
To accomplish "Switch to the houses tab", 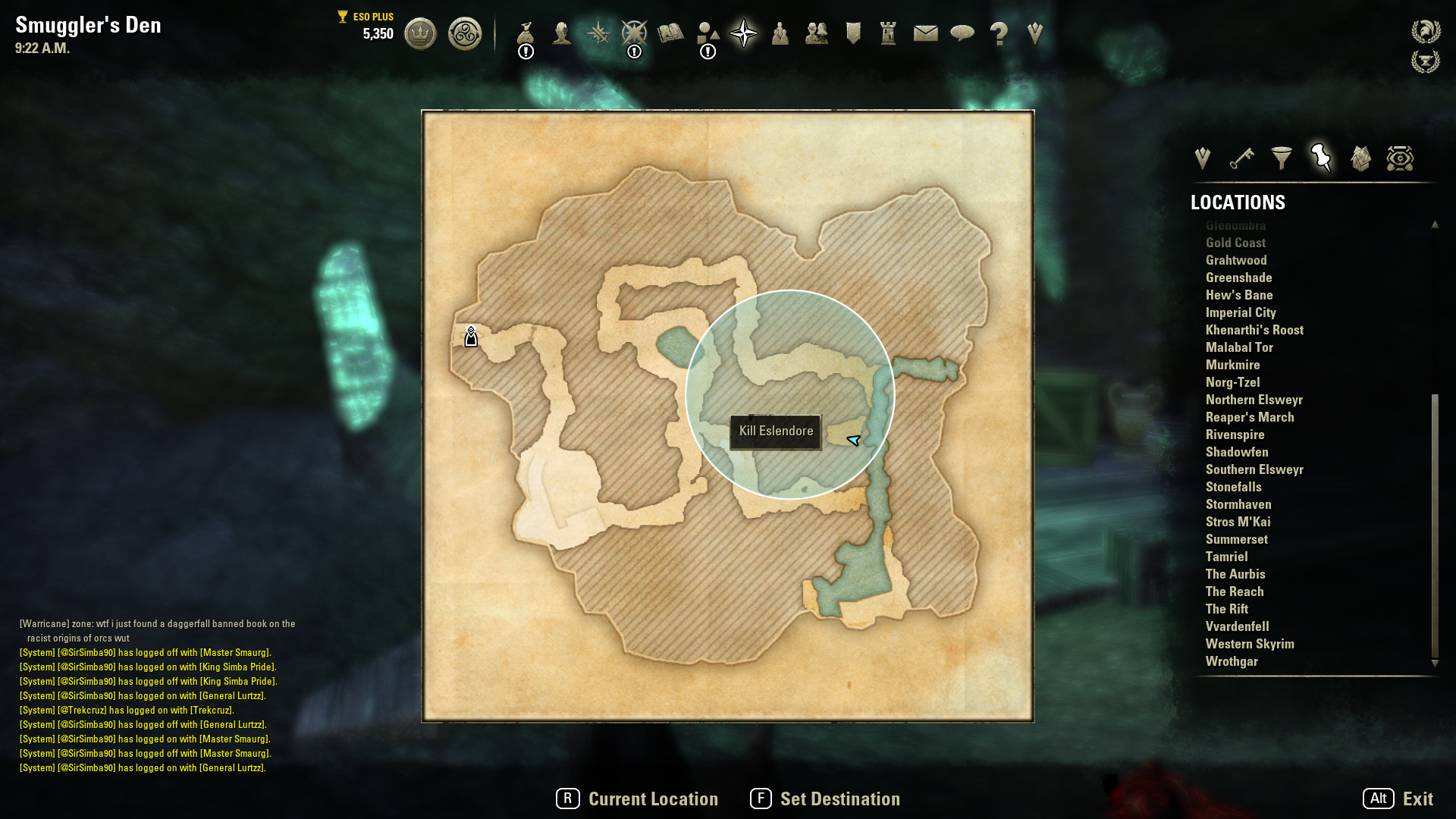I will coord(1360,158).
